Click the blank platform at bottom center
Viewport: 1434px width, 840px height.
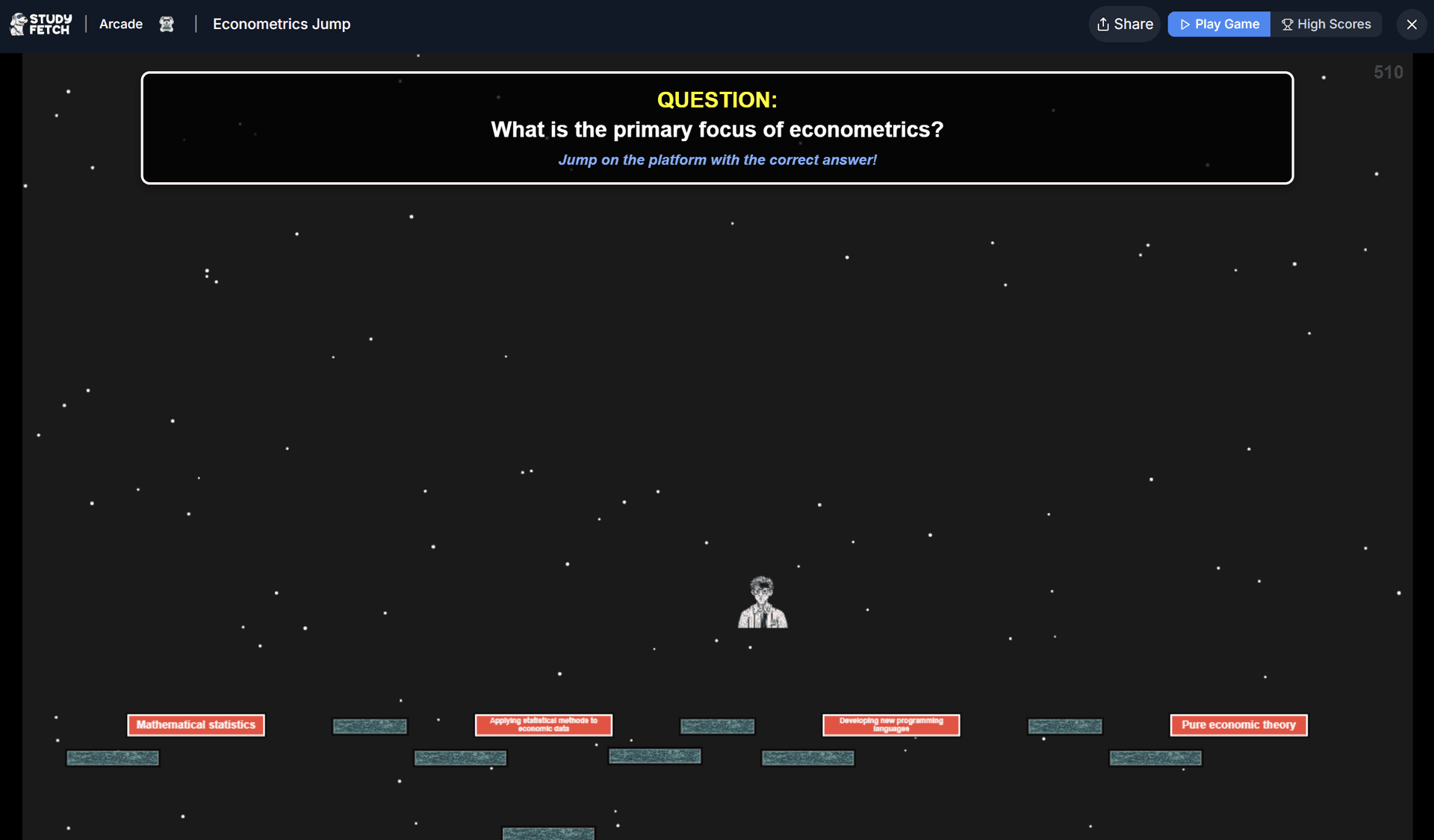tap(548, 833)
